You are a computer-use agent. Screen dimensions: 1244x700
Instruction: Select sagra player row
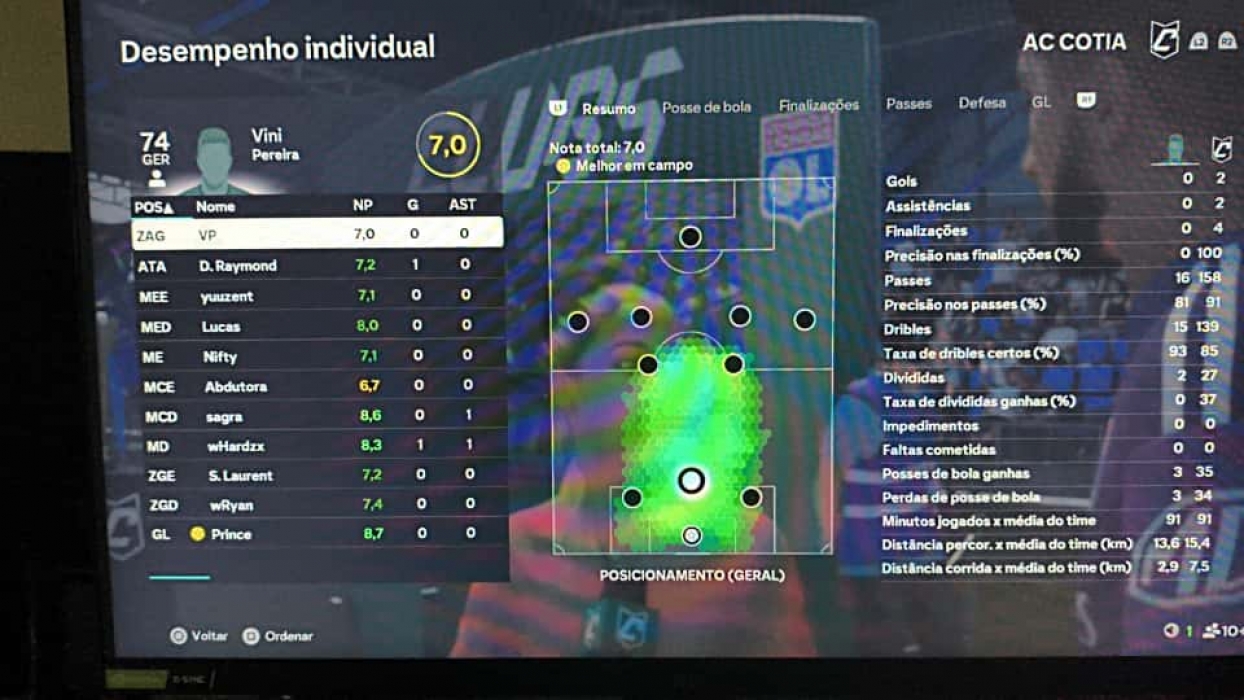pyautogui.click(x=317, y=416)
